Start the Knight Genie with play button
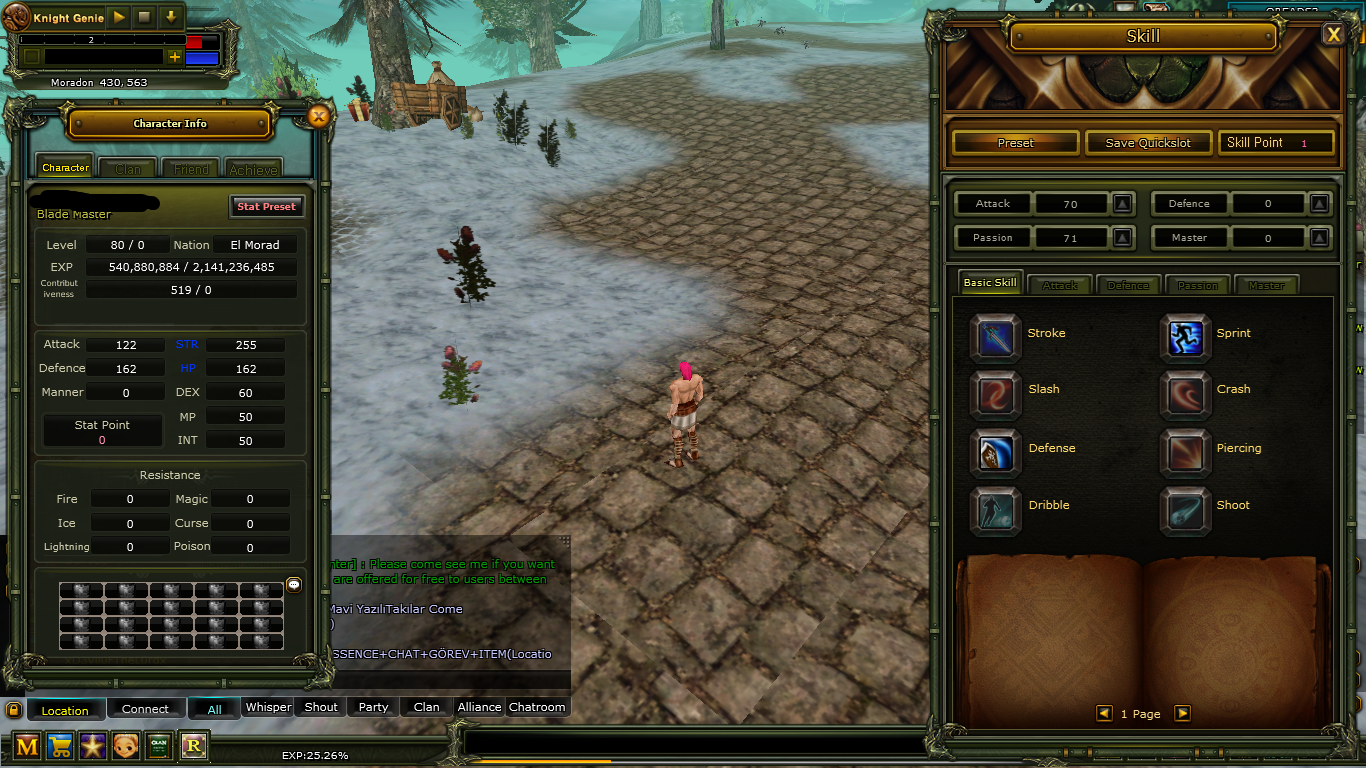Screen dimensions: 1366x768 click(118, 17)
